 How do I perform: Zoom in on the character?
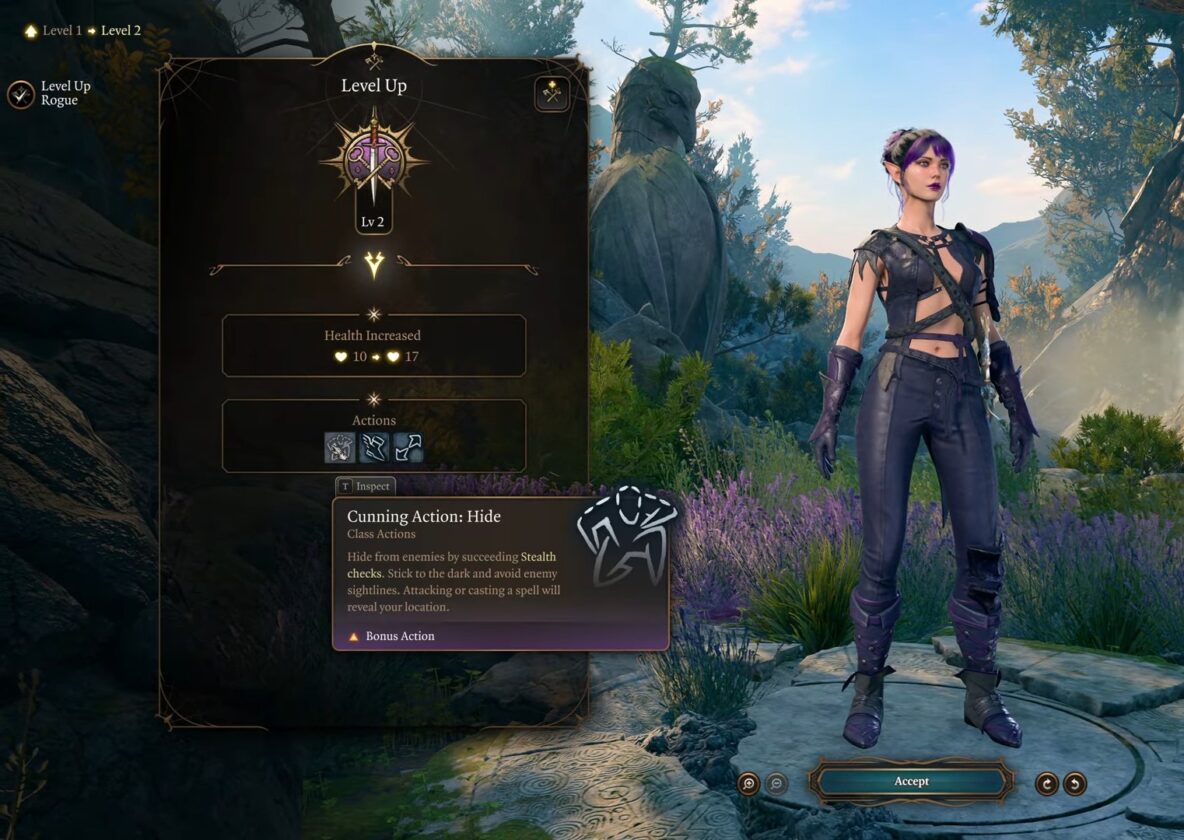click(748, 783)
